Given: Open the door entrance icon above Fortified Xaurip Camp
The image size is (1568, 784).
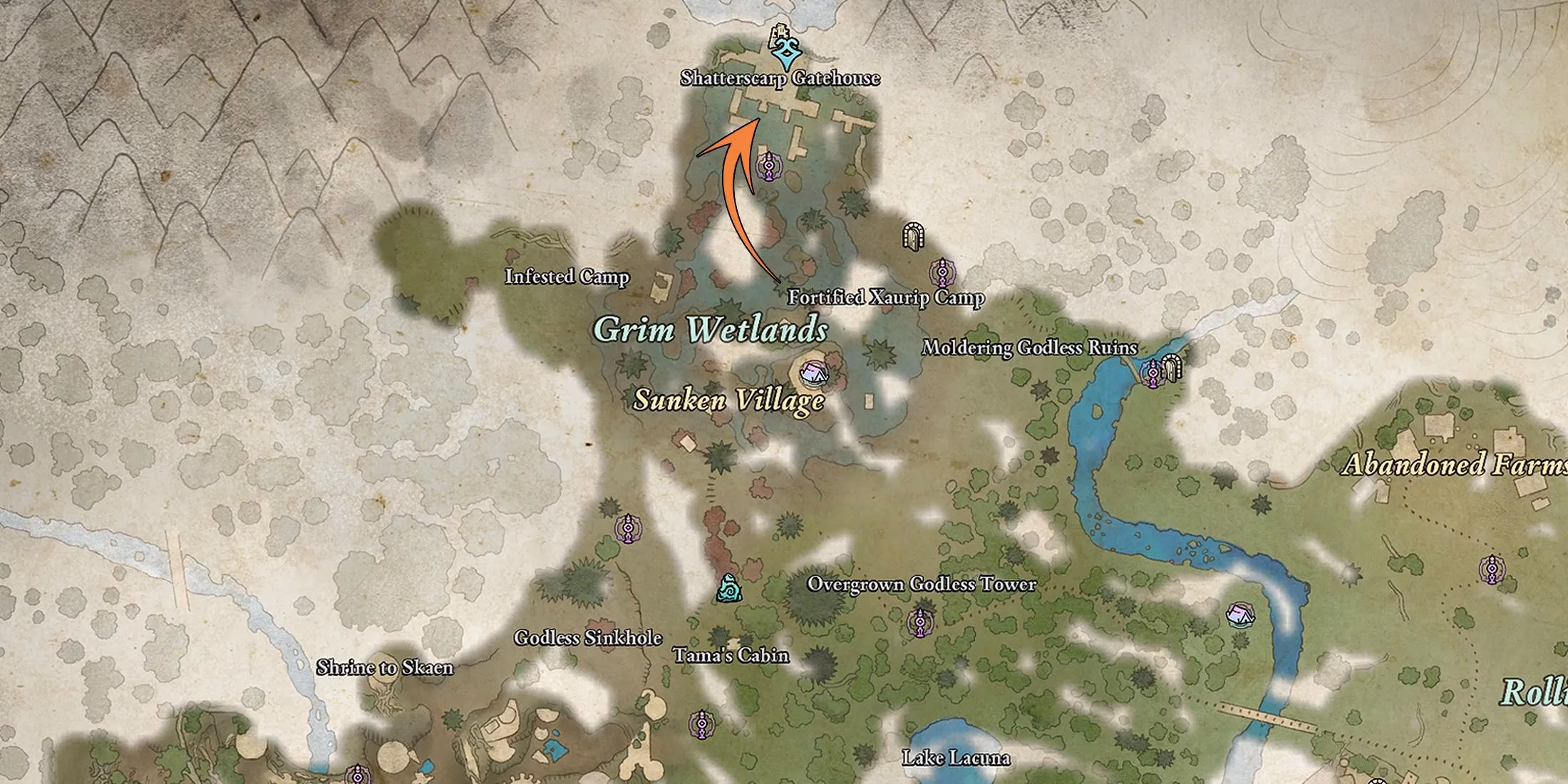Looking at the screenshot, I should [914, 235].
